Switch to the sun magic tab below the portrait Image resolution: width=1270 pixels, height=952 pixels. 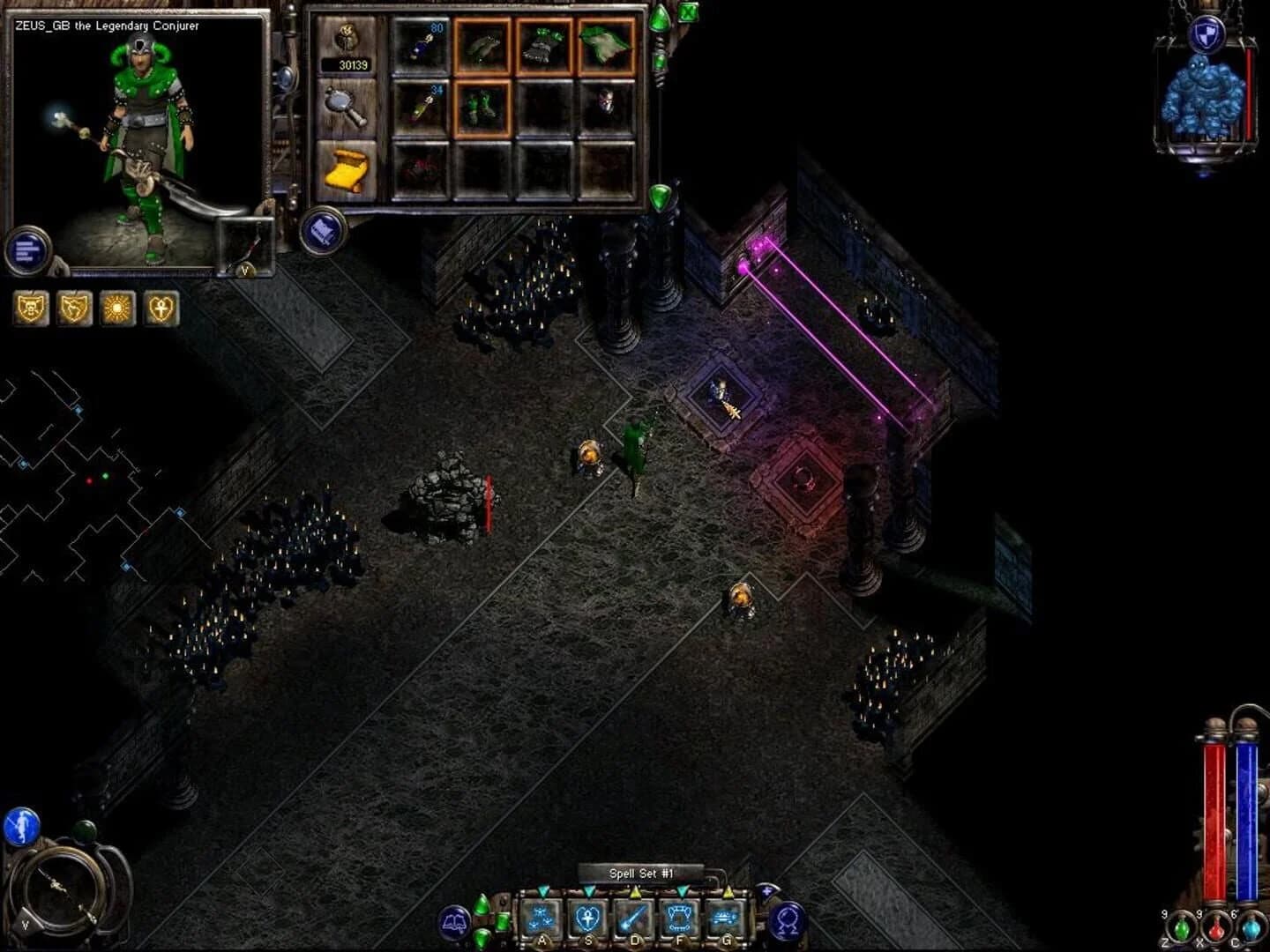tap(117, 309)
